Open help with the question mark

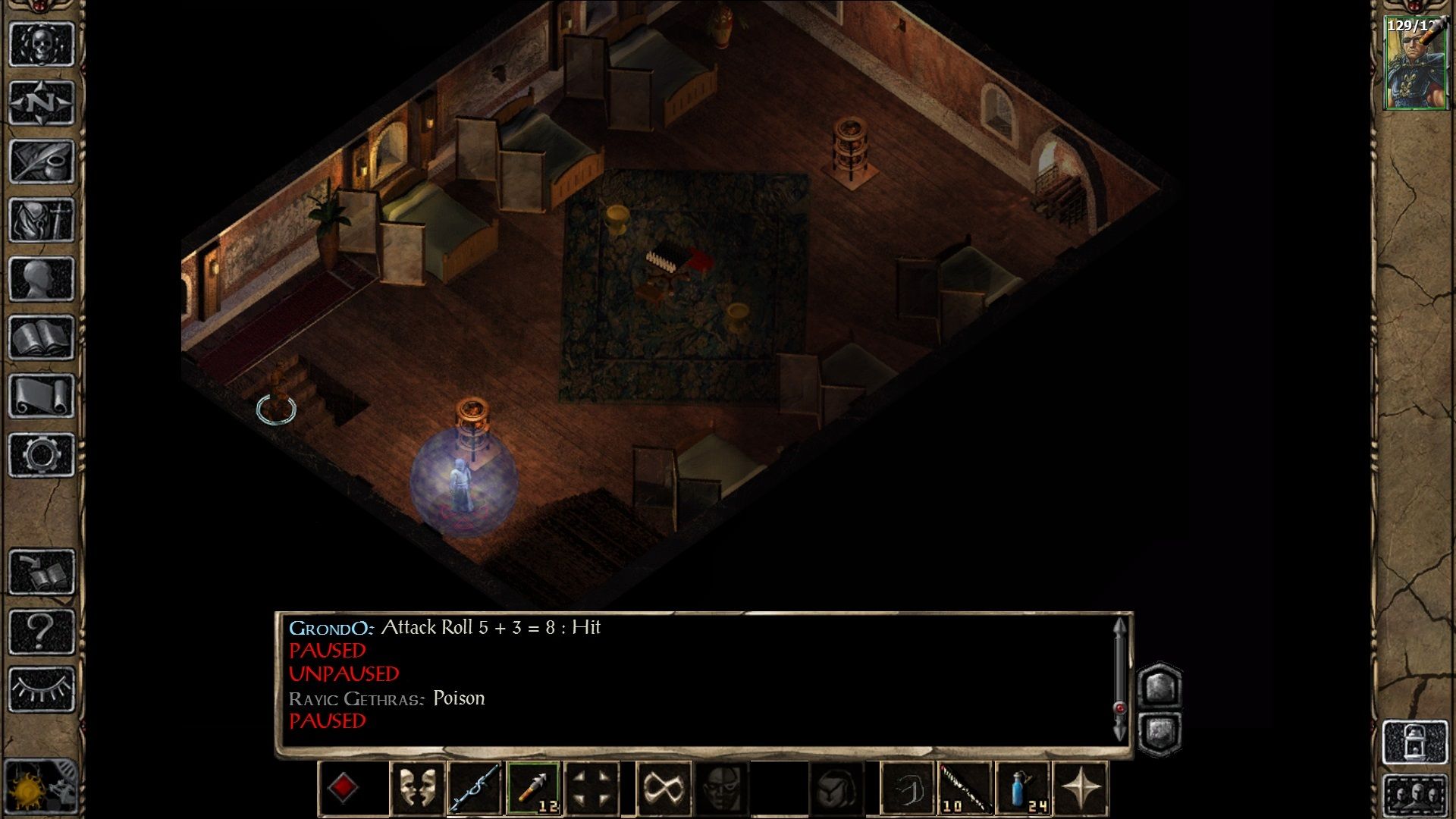[41, 630]
